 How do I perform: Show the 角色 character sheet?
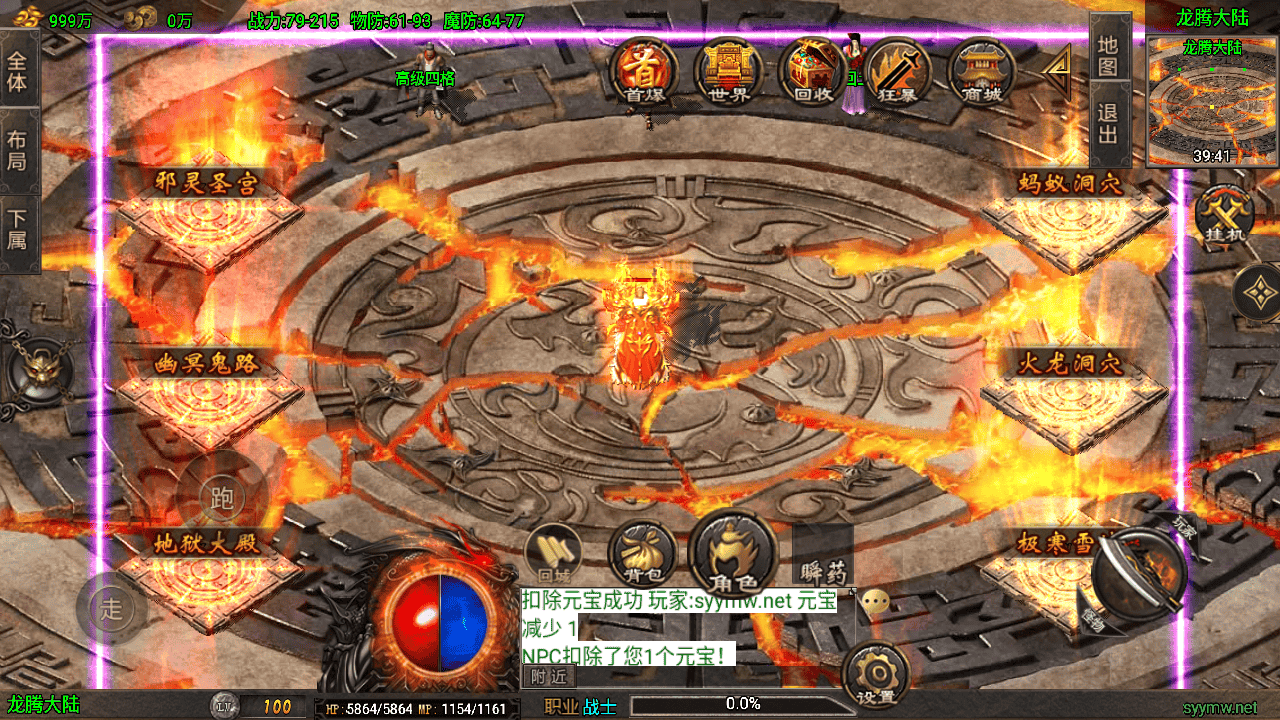pos(733,553)
